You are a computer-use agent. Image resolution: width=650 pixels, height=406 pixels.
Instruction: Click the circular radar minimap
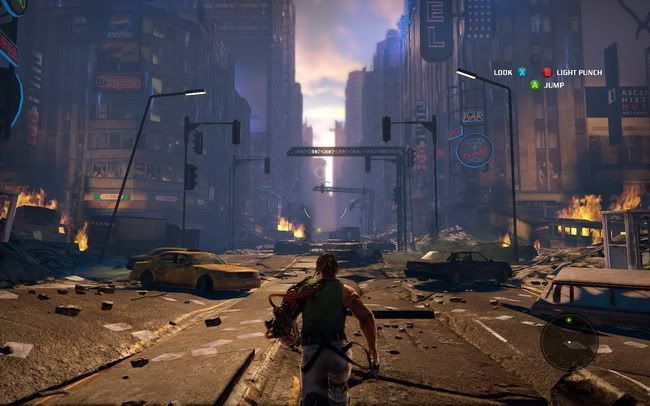tap(569, 341)
